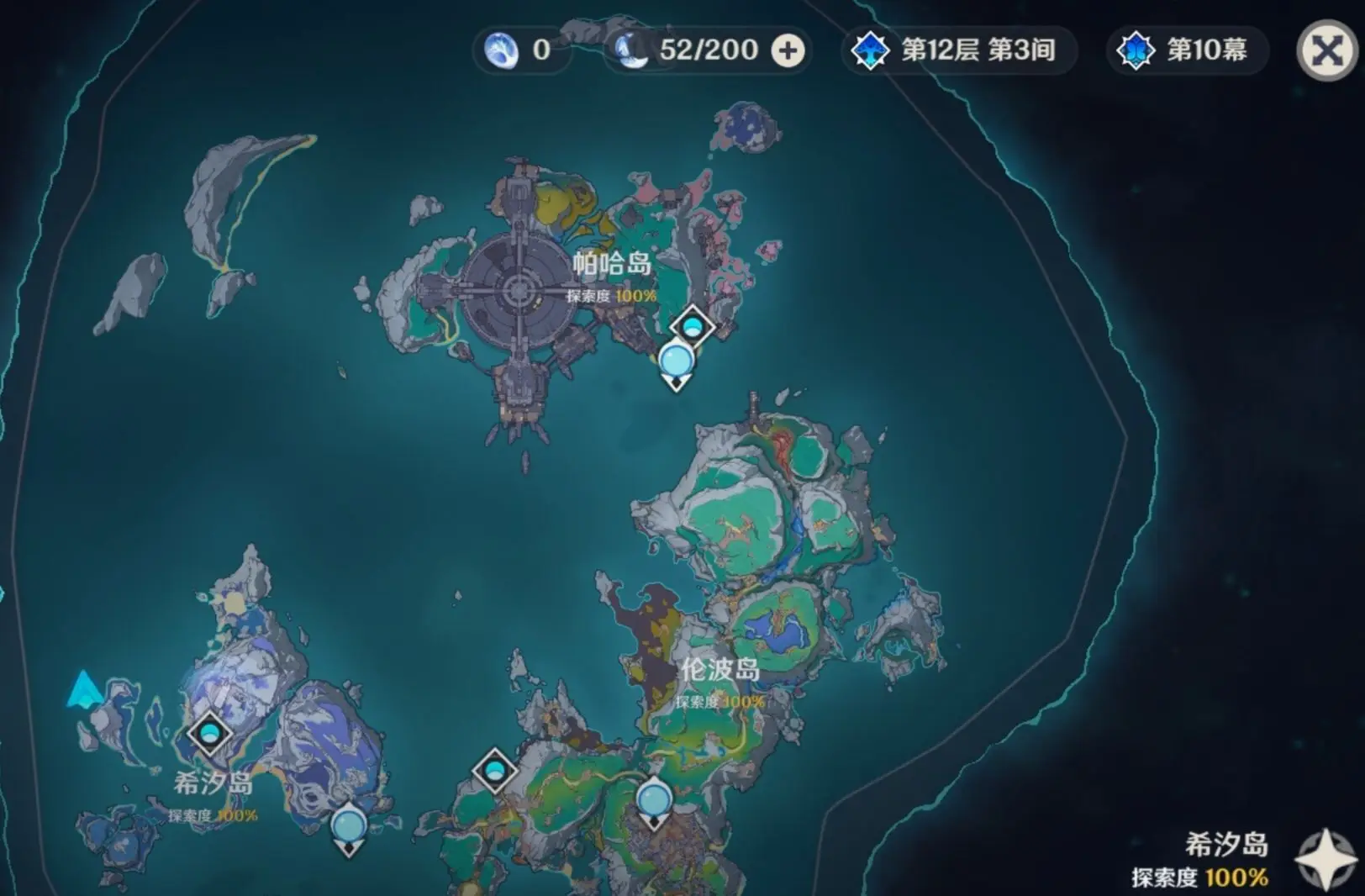Select the teleport waypoint southeast of 希汐岛 label
1365x896 pixels.
348,826
